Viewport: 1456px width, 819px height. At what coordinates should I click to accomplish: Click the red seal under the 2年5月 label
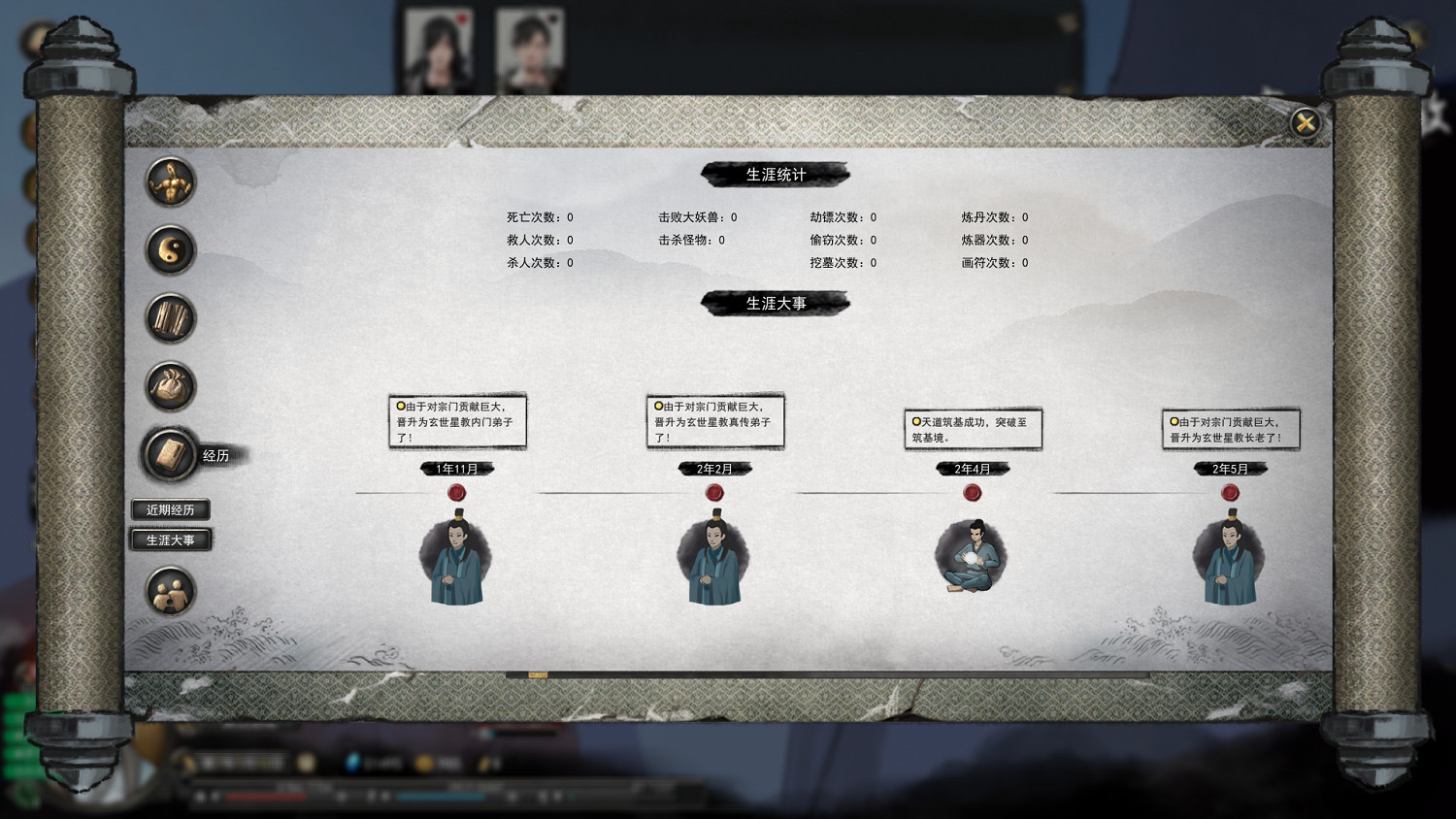tap(1231, 492)
